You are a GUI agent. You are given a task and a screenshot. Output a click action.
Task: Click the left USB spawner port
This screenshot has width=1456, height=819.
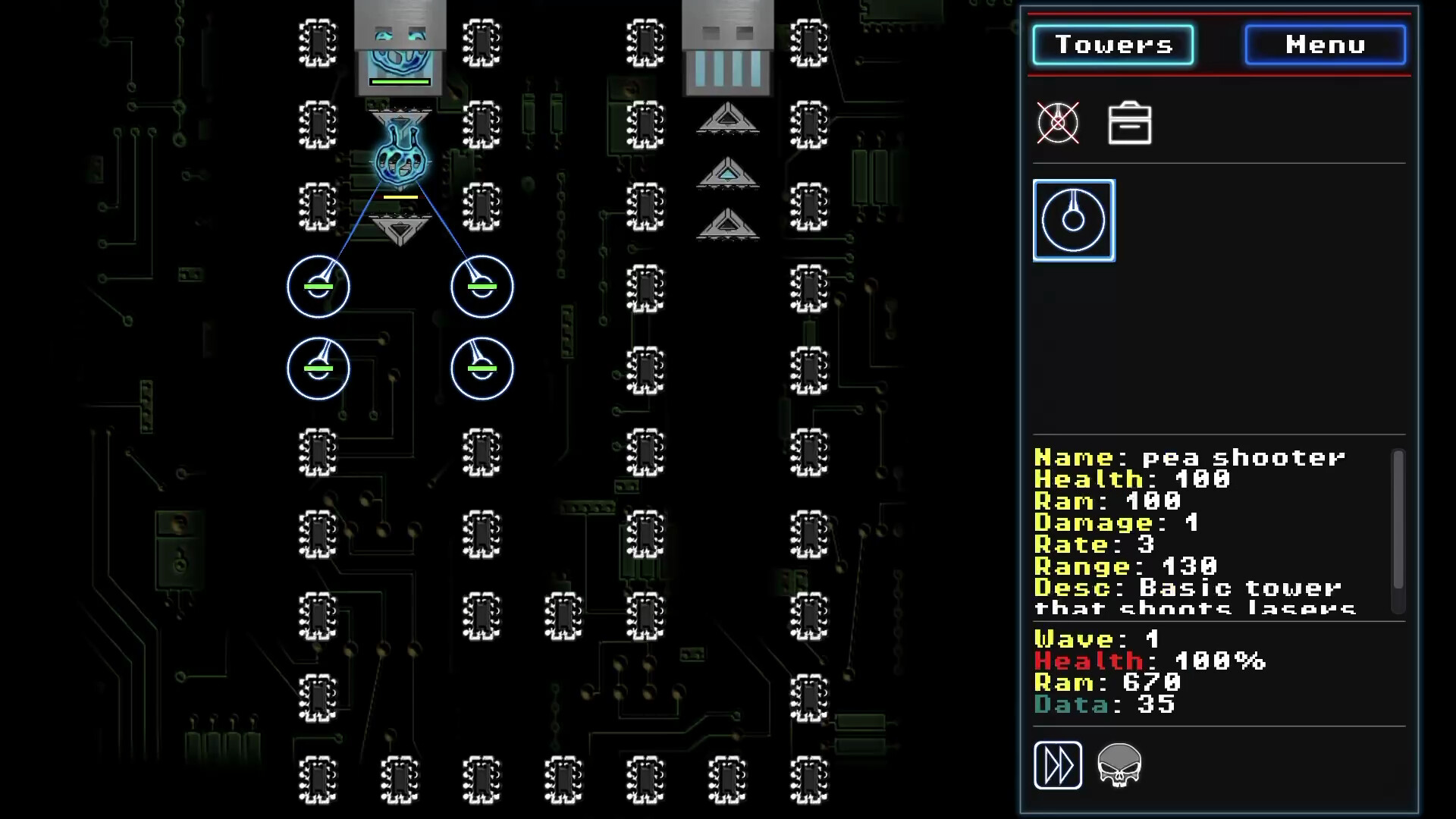400,45
